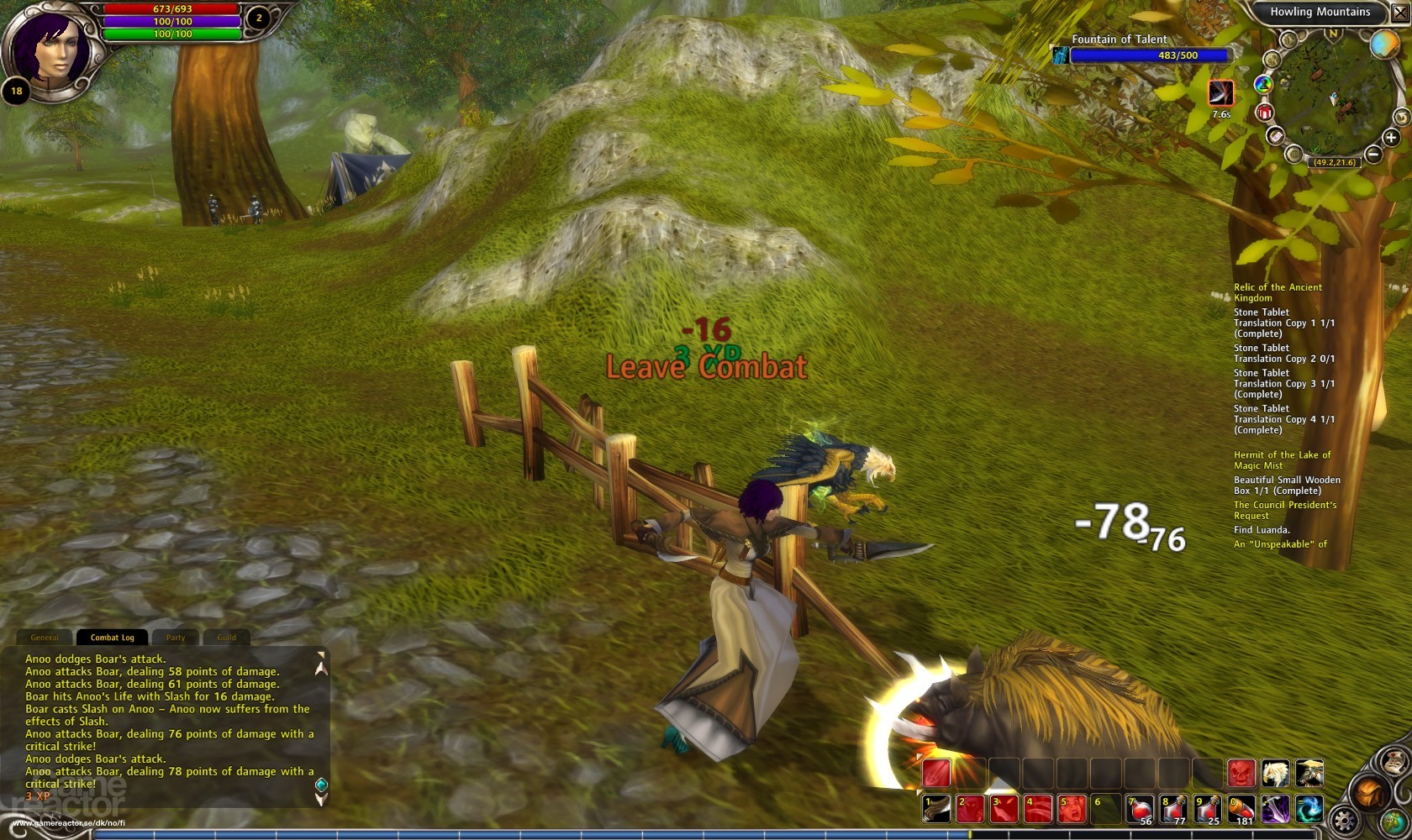The width and height of the screenshot is (1412, 840).
Task: Select the Relic of the Ancient Kingdom quest
Action: [x=1278, y=292]
